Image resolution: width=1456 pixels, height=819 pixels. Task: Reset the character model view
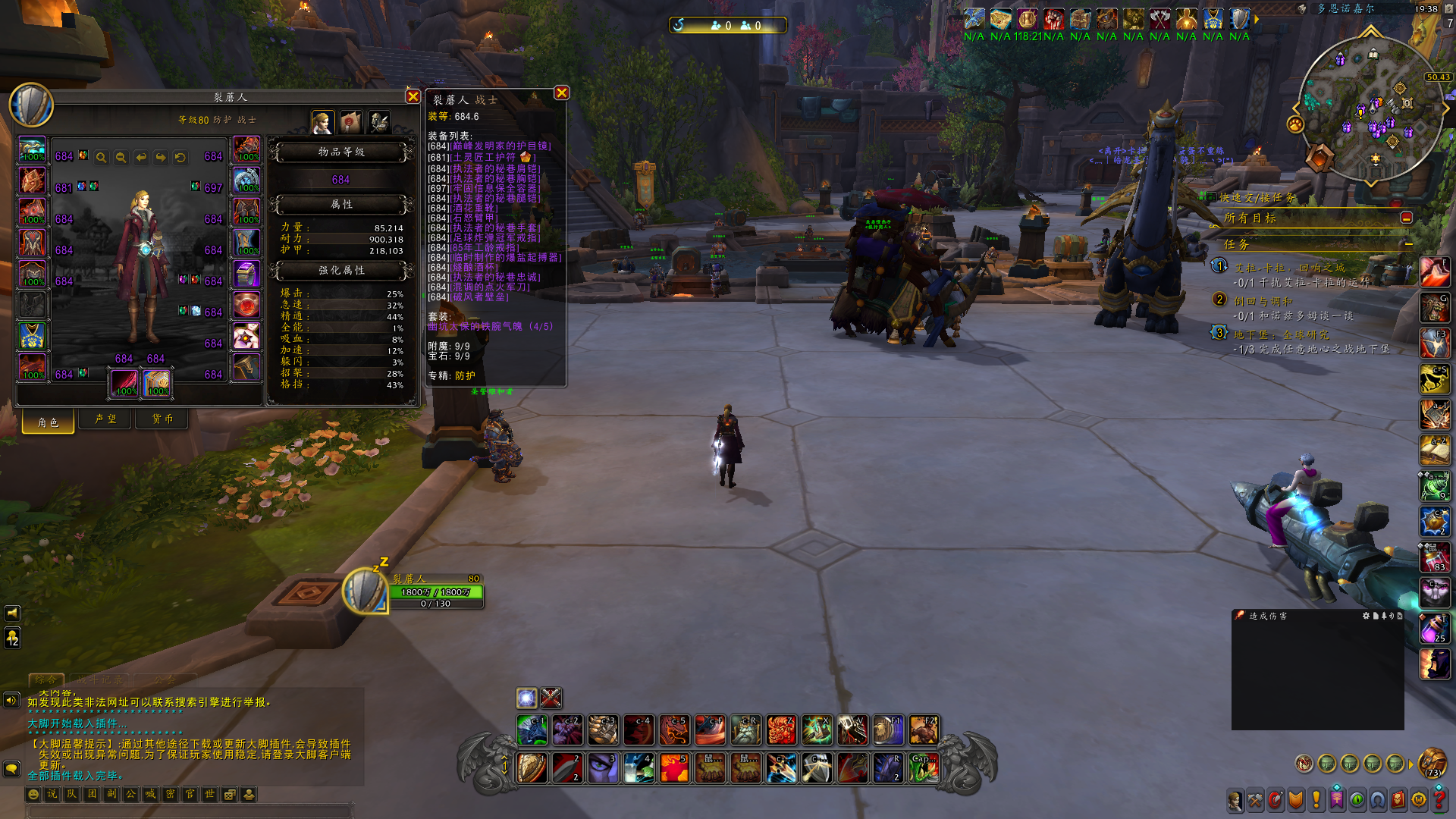180,157
